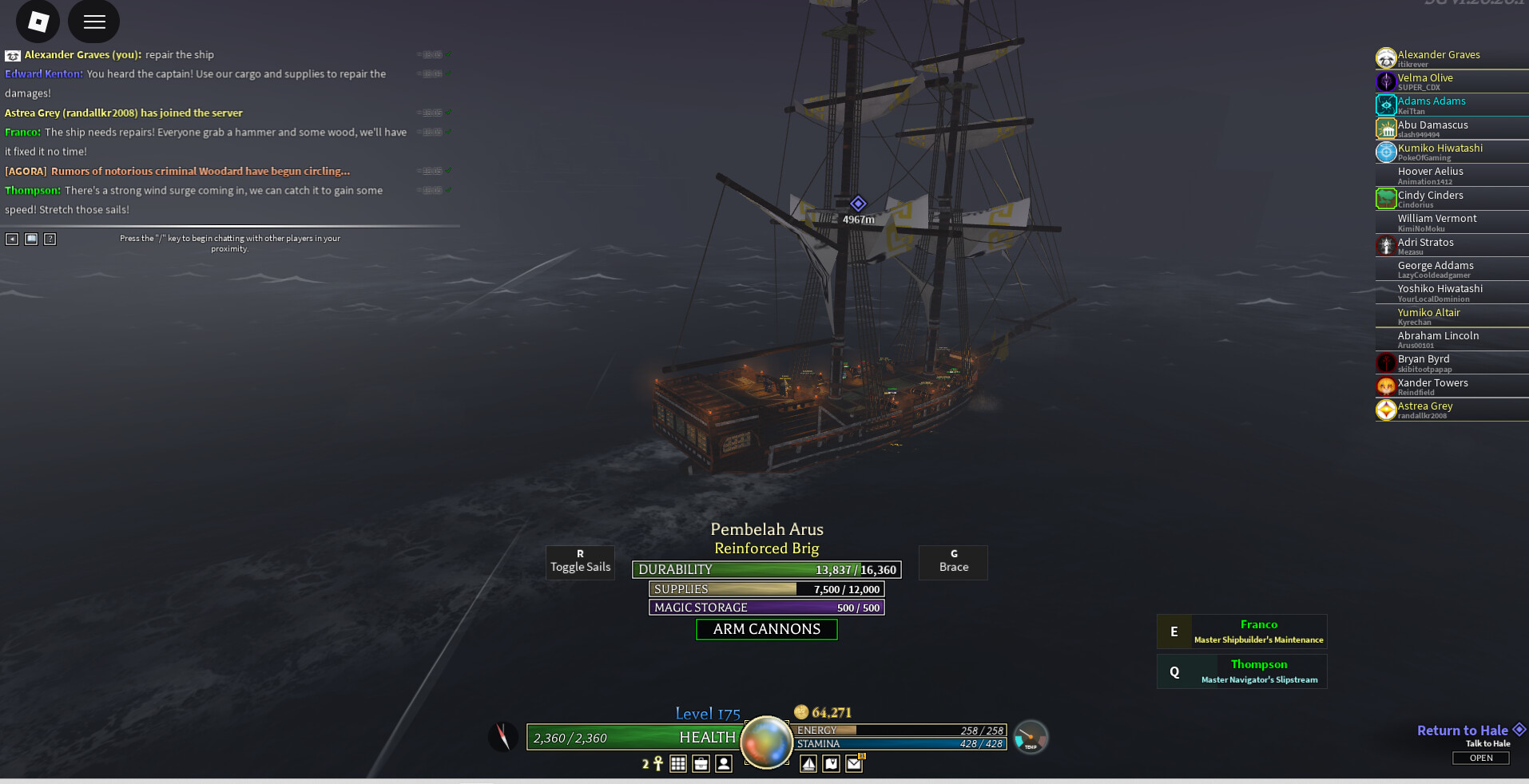Use Franco's Master Shipbuilder's Maintenance ability
Viewport: 1529px width, 784px height.
(1242, 632)
